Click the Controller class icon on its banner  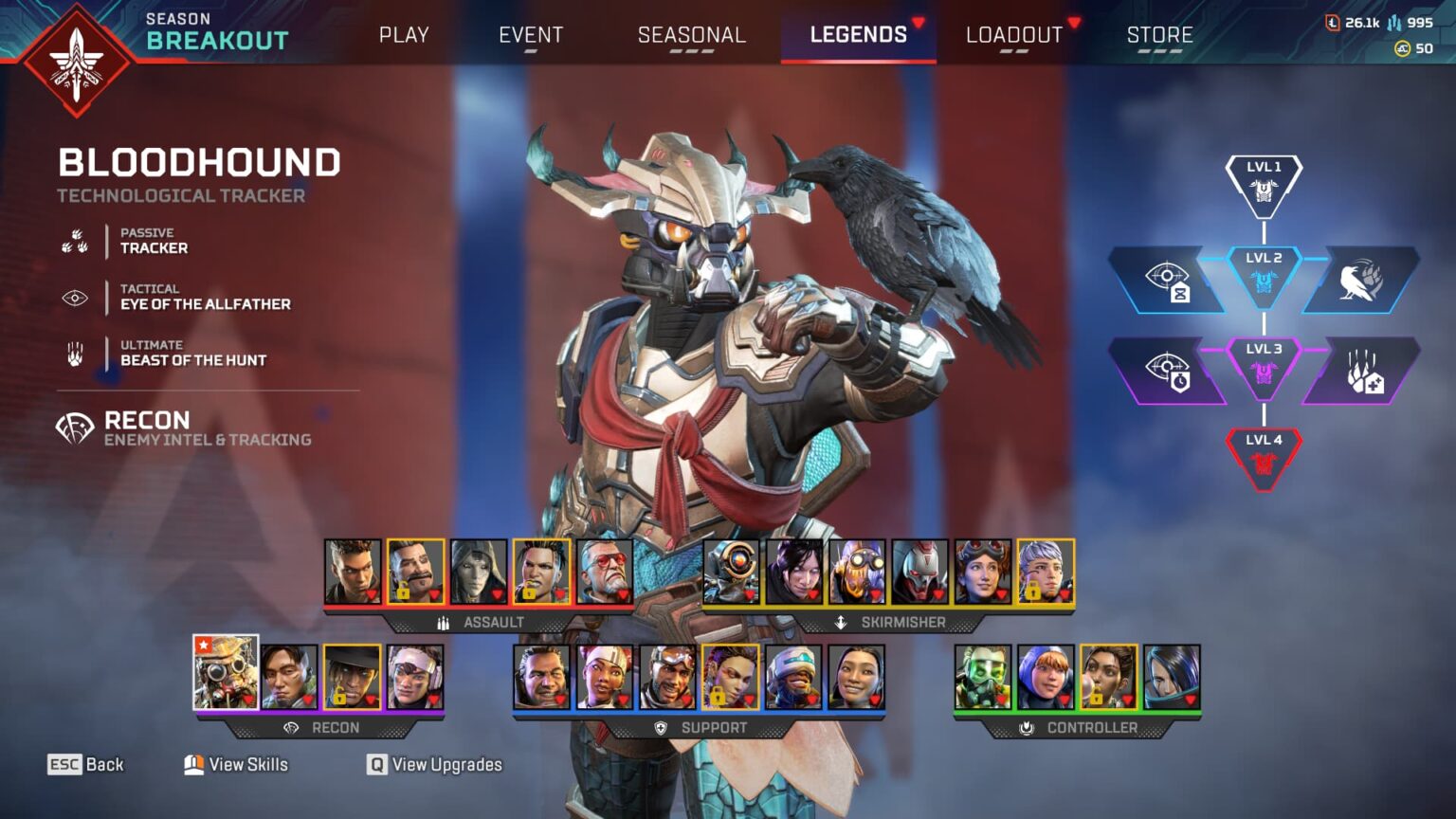[1028, 729]
